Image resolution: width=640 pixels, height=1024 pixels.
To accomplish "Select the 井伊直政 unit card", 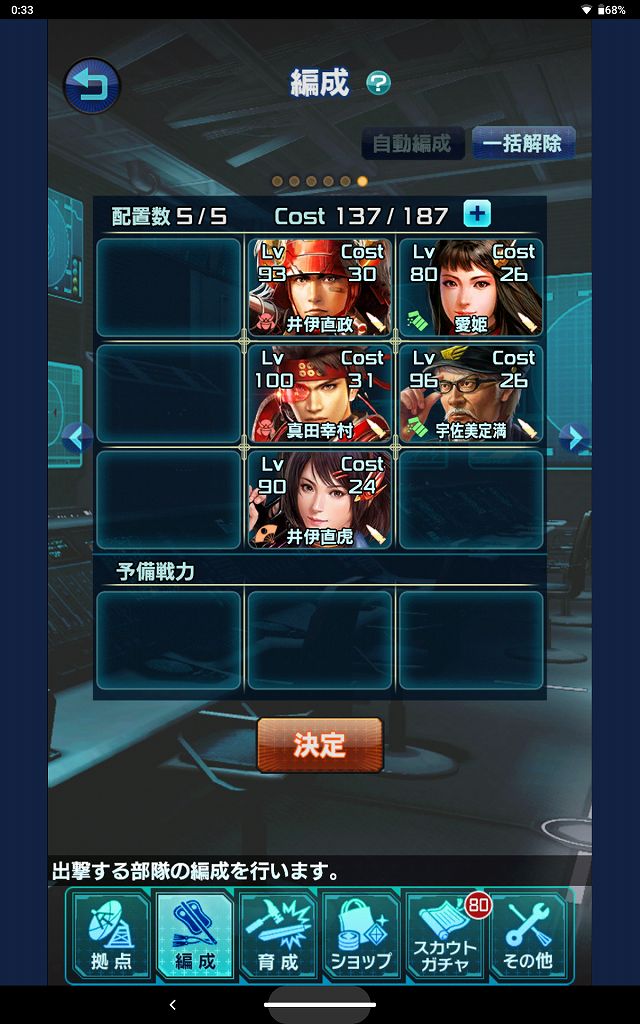I will coord(320,286).
